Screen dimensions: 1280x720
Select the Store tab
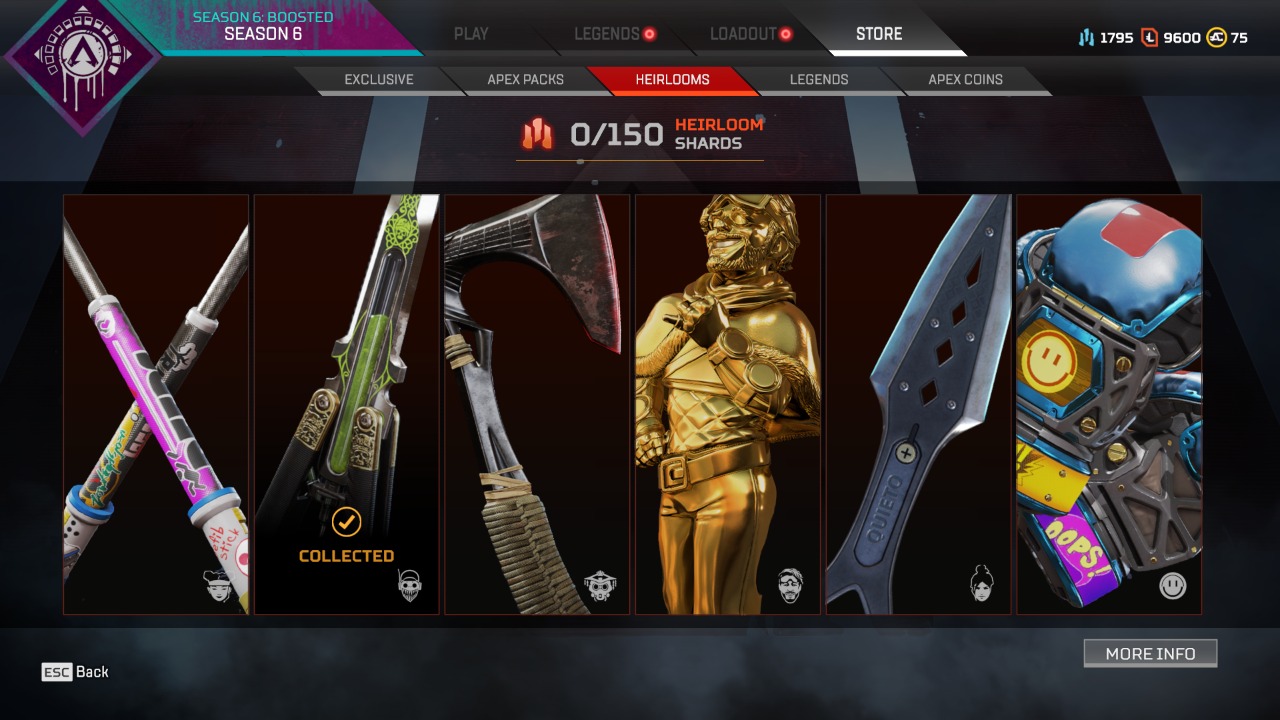pos(879,34)
